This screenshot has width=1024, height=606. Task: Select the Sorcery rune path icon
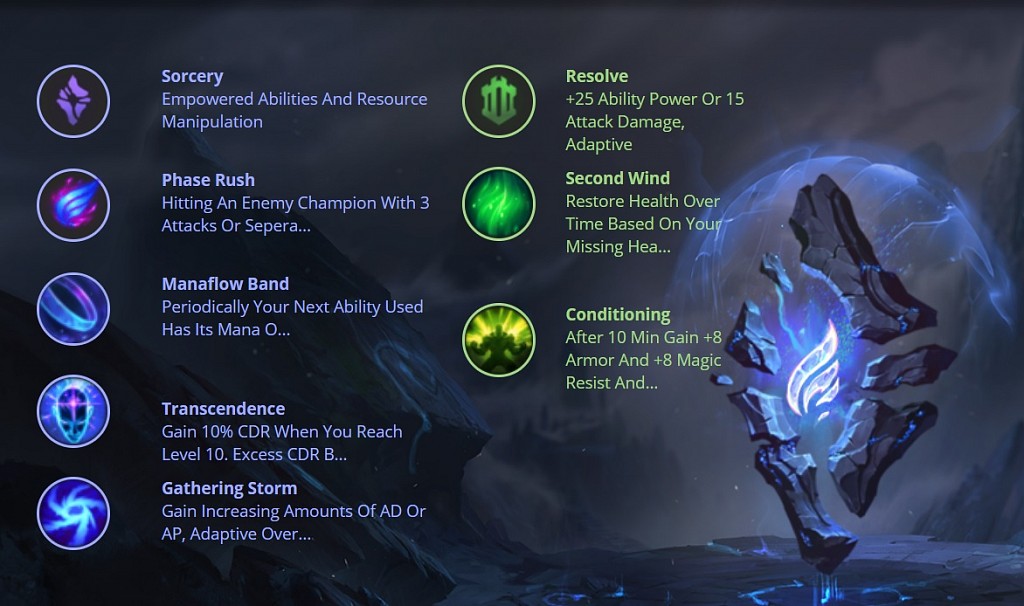coord(73,101)
